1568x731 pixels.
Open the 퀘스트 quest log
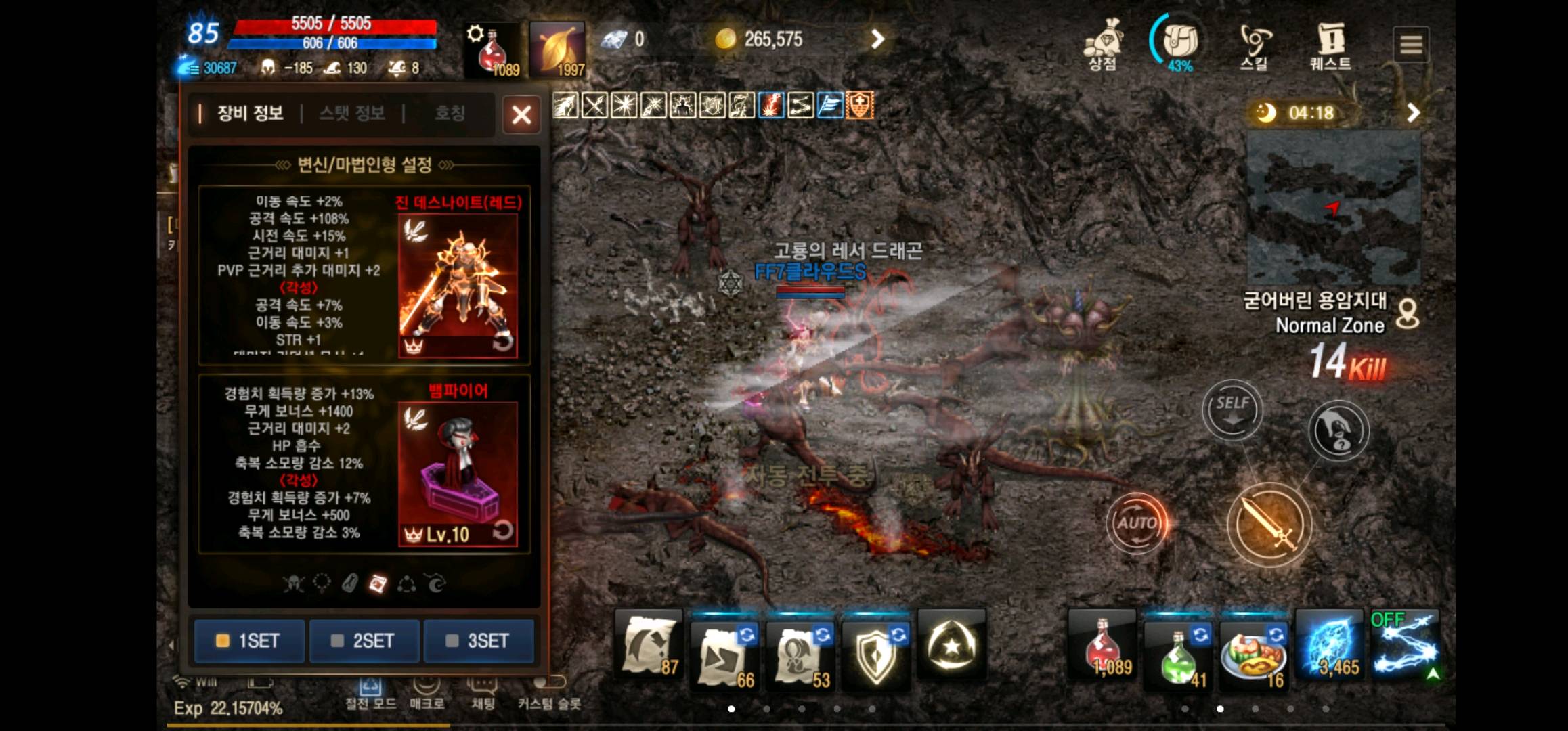click(x=1330, y=45)
